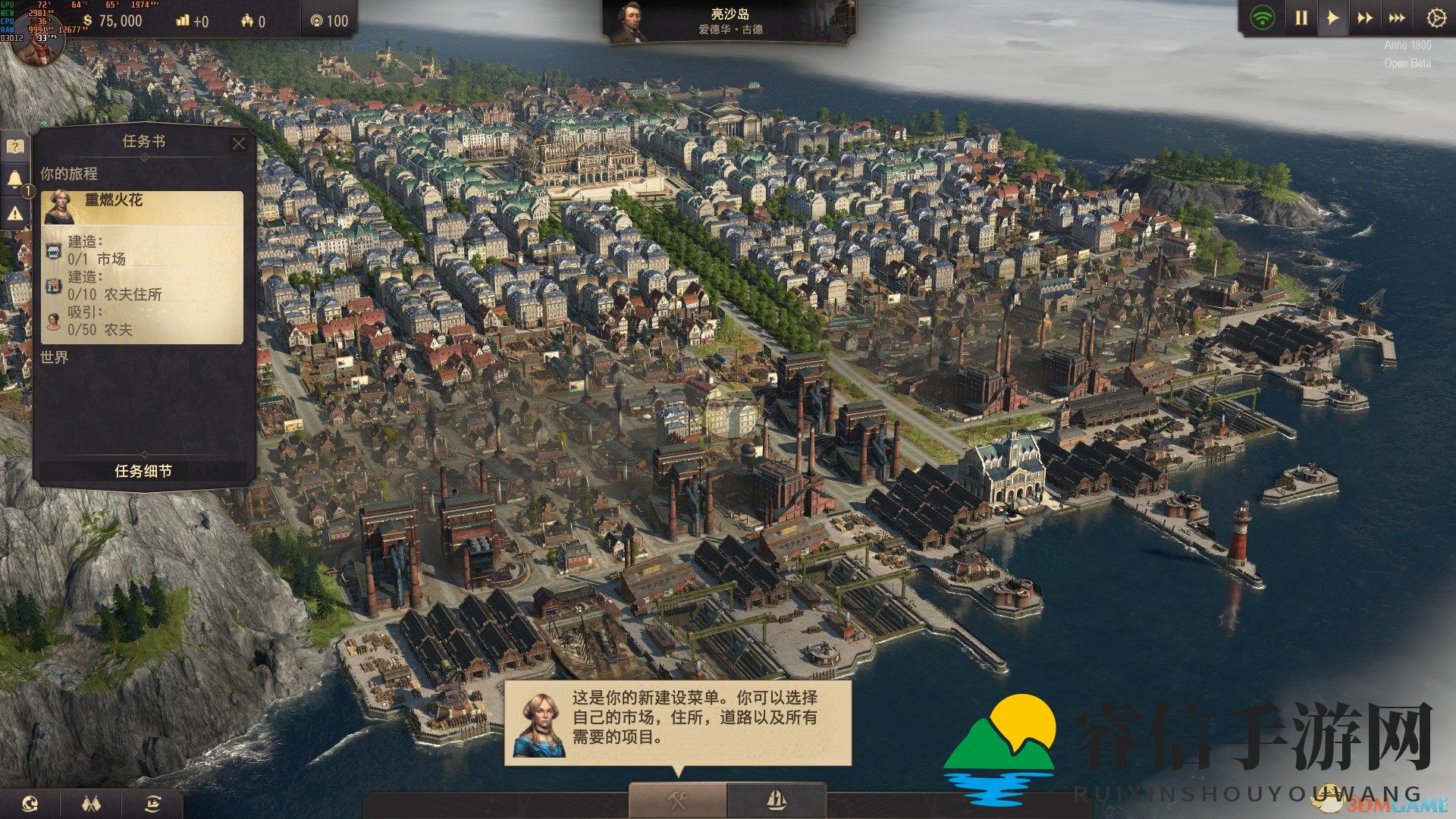The image size is (1456, 819).
Task: Set game speed to double fast-forward
Action: (1364, 18)
